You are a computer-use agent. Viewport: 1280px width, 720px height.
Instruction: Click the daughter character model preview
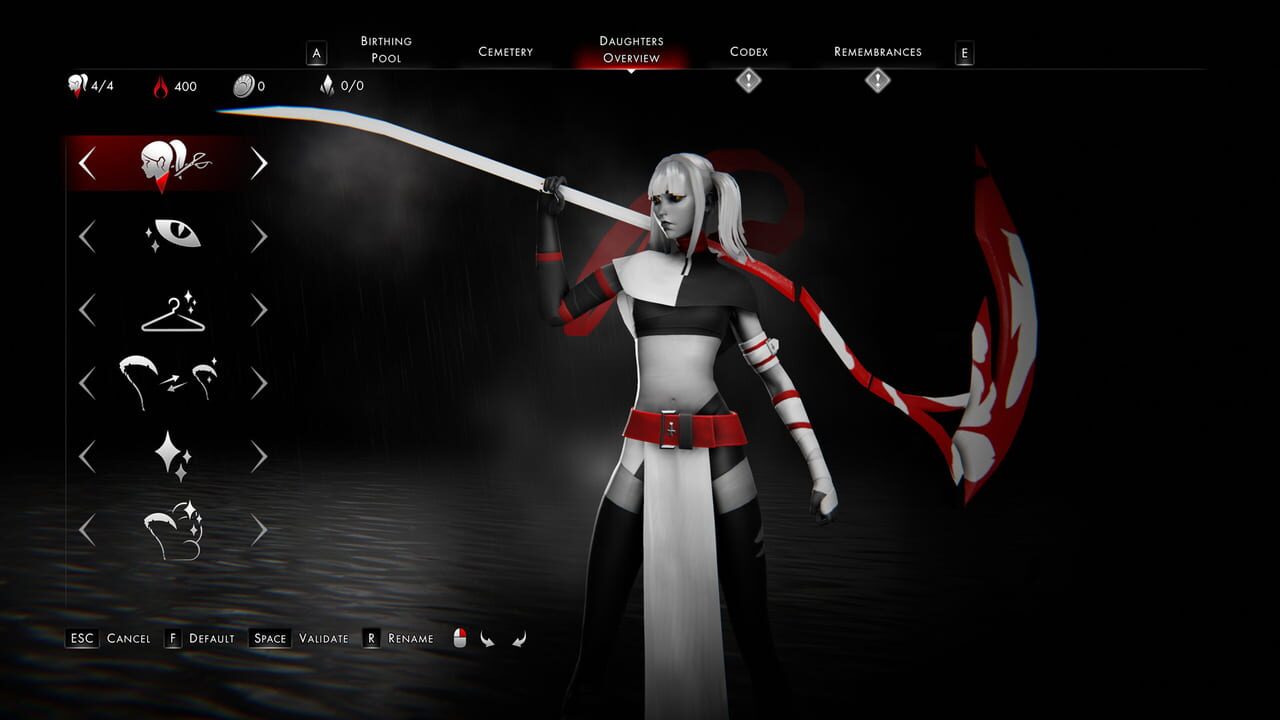(x=690, y=400)
